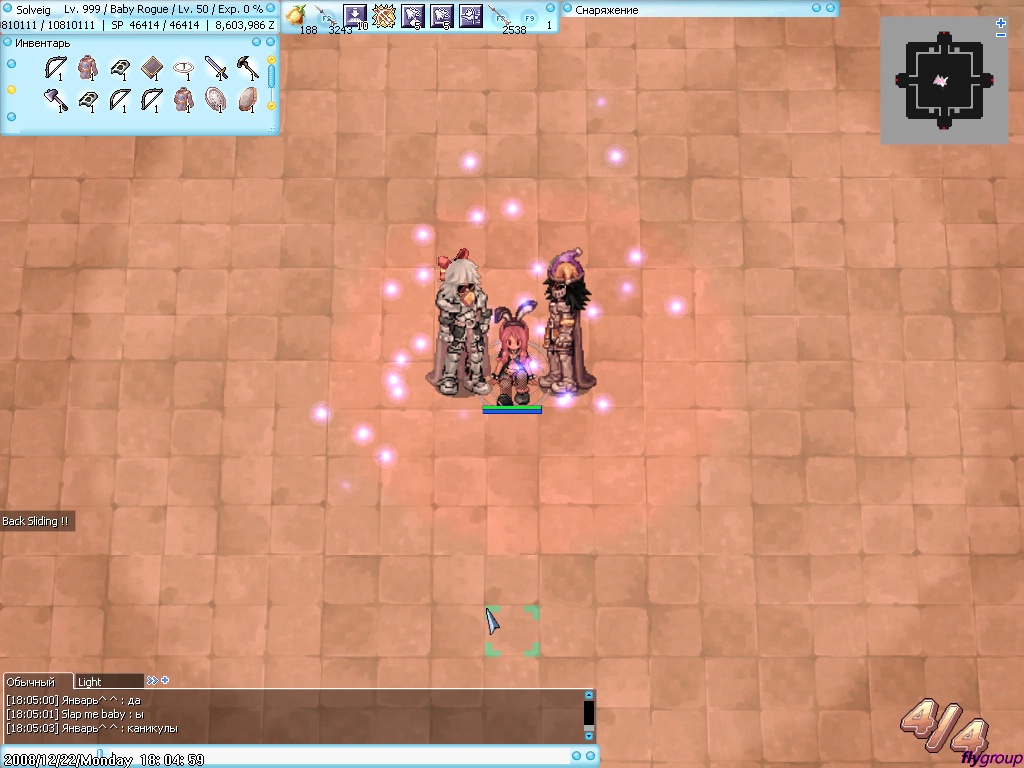Zoom in the minimap with plus button
1024x768 pixels.
point(1001,22)
